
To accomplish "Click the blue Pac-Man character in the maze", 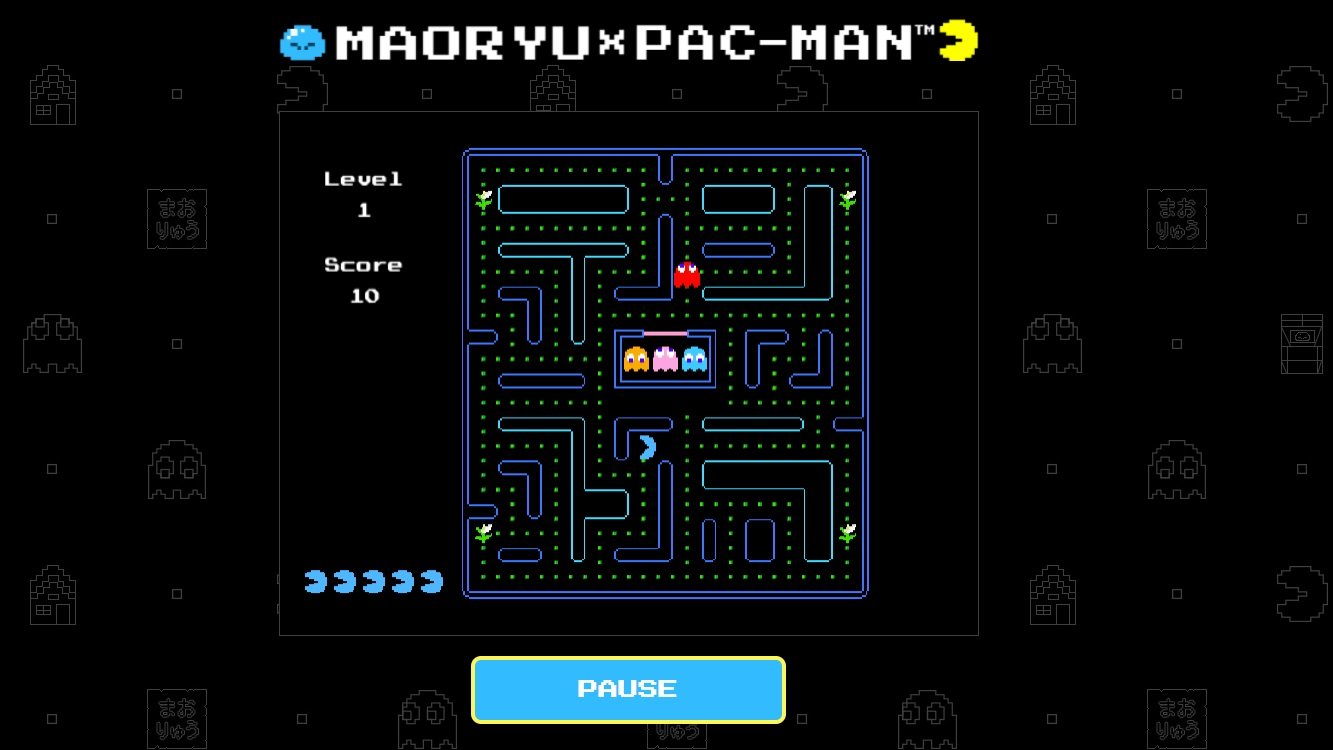I will click(x=645, y=446).
